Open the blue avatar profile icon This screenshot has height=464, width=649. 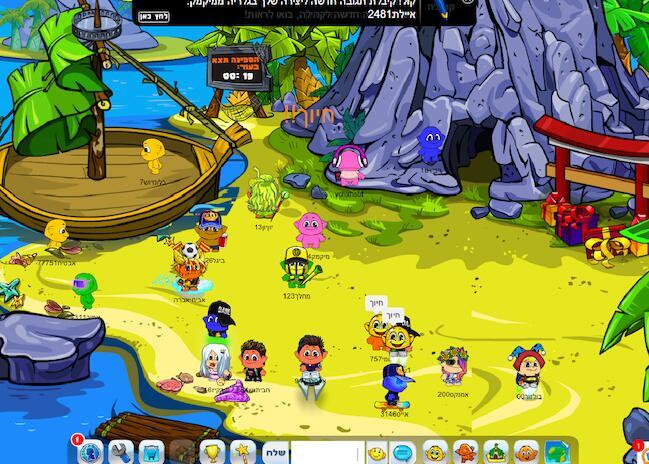(91, 452)
